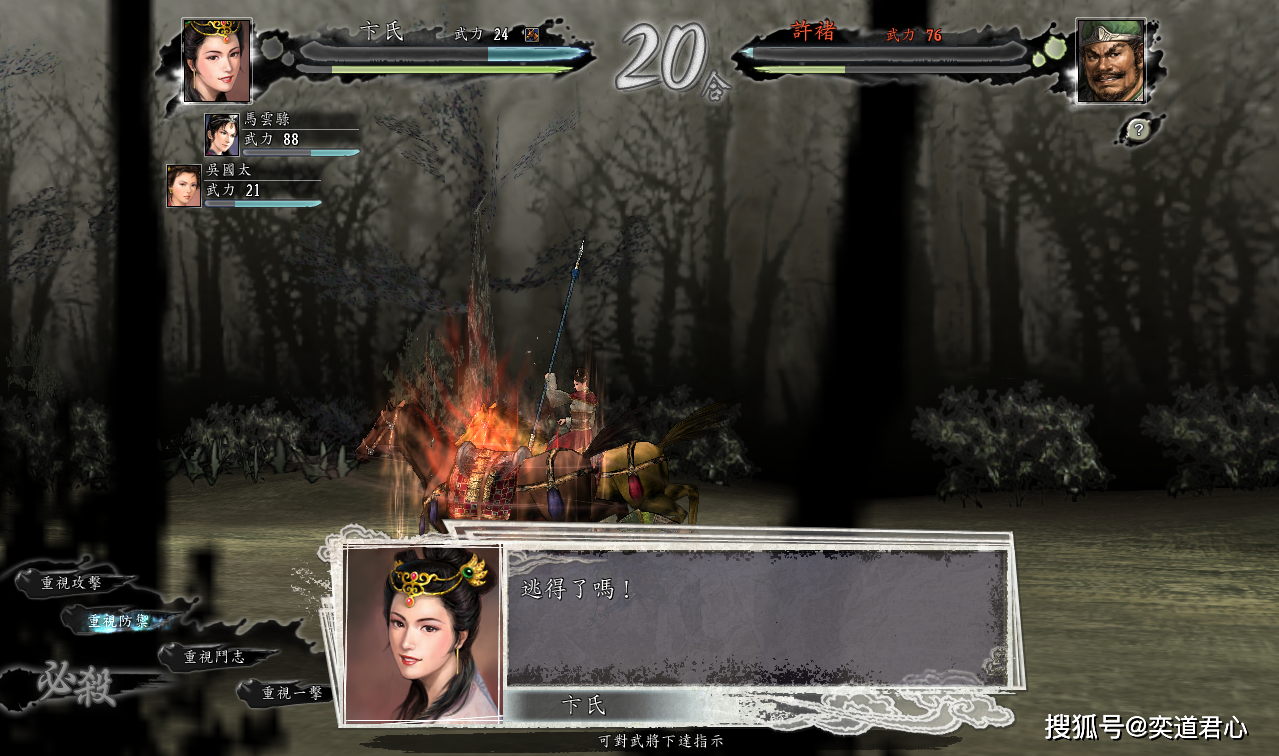Choose the 重視攻擊 attack-focus command

pos(71,582)
